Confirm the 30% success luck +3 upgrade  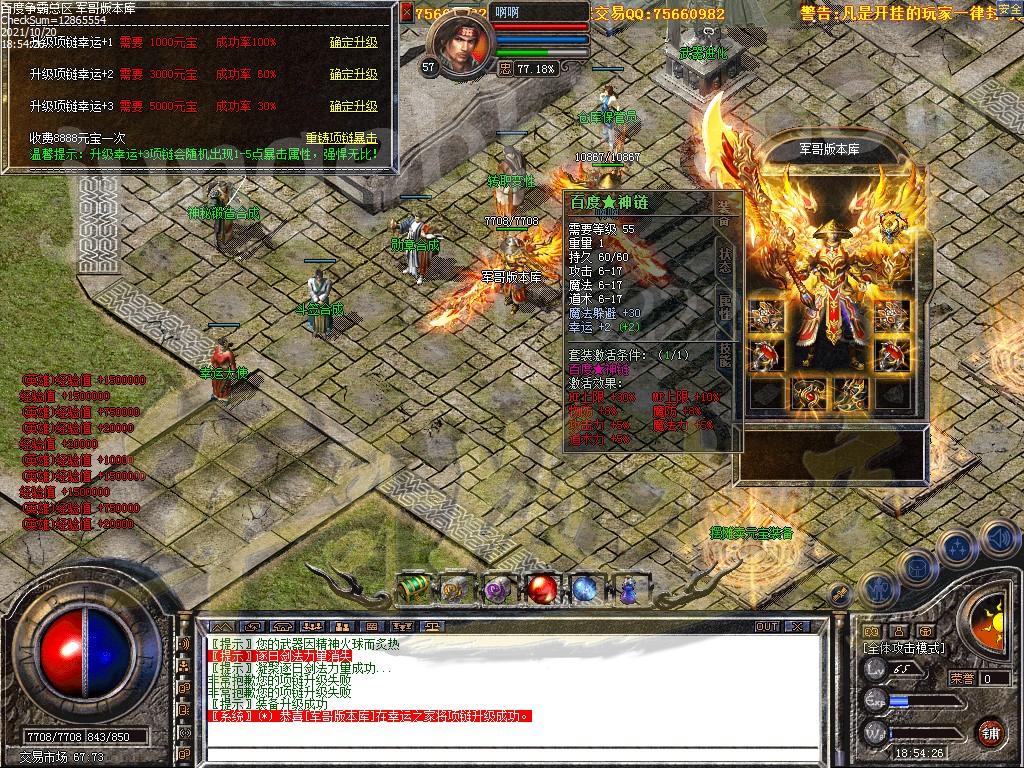[353, 106]
